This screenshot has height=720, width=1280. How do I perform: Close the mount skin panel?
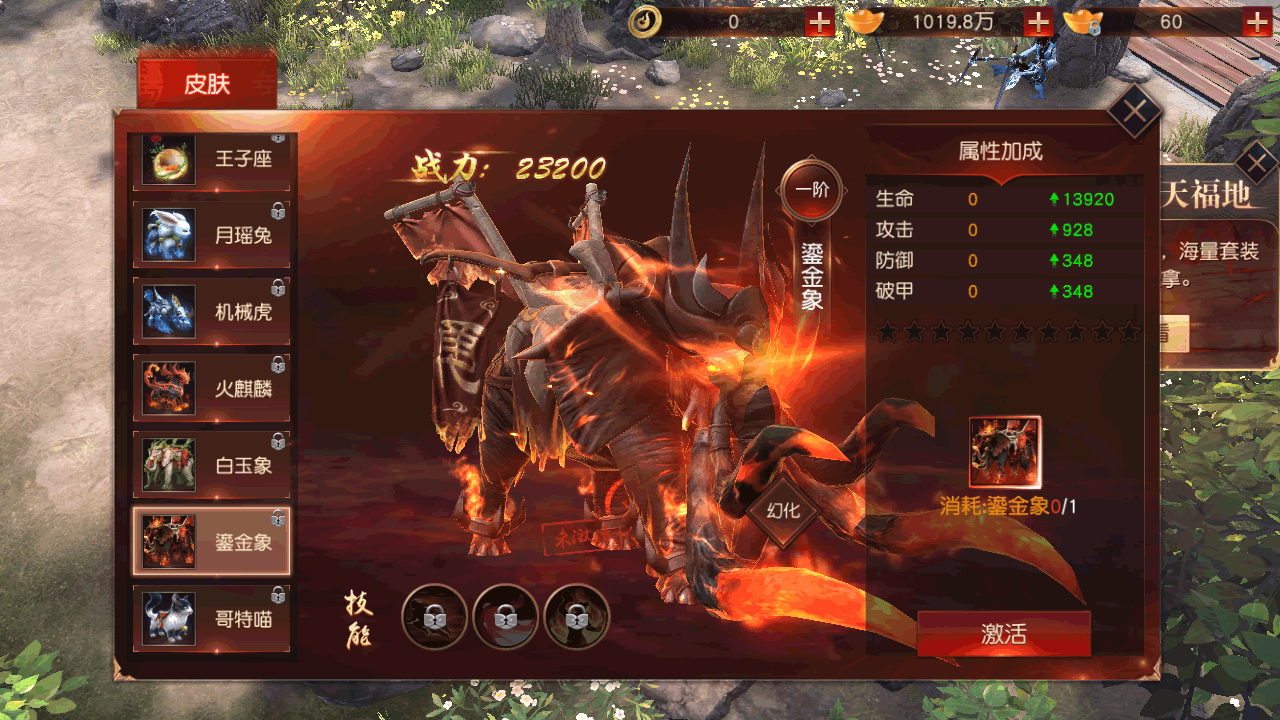(x=1134, y=110)
